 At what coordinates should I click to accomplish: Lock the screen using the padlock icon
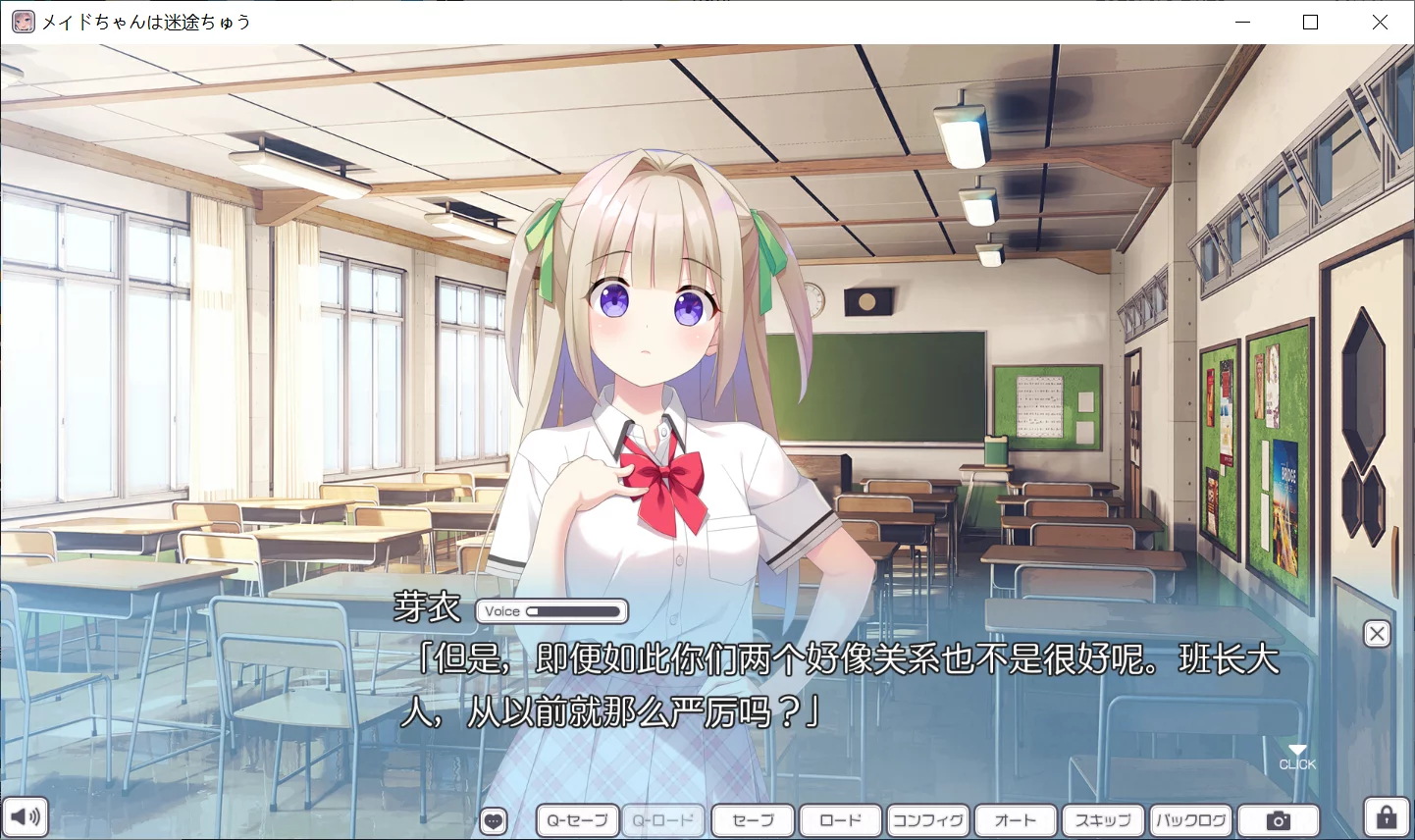[1386, 816]
